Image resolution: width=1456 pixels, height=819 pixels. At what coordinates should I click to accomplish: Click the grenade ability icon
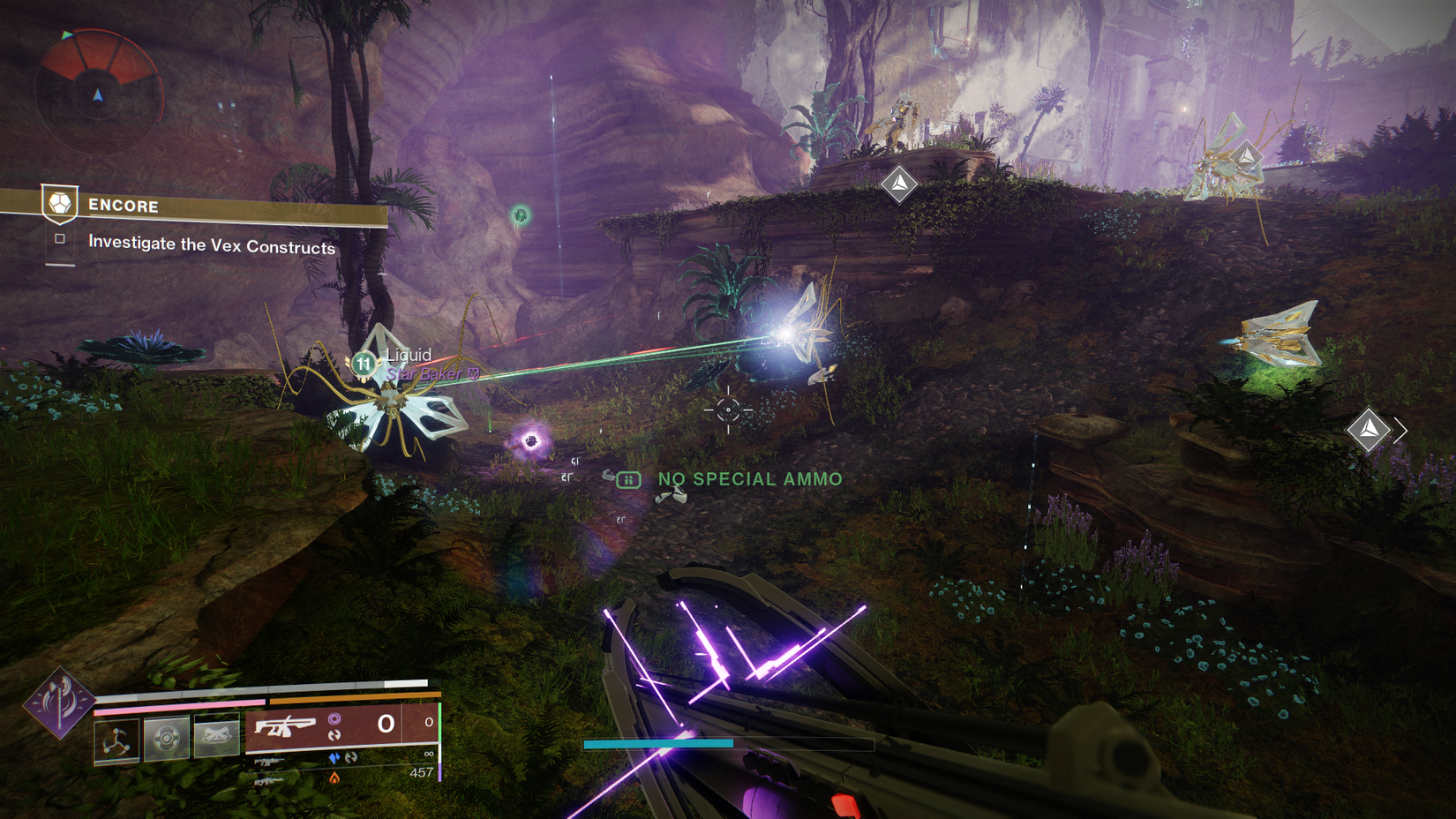pos(166,735)
